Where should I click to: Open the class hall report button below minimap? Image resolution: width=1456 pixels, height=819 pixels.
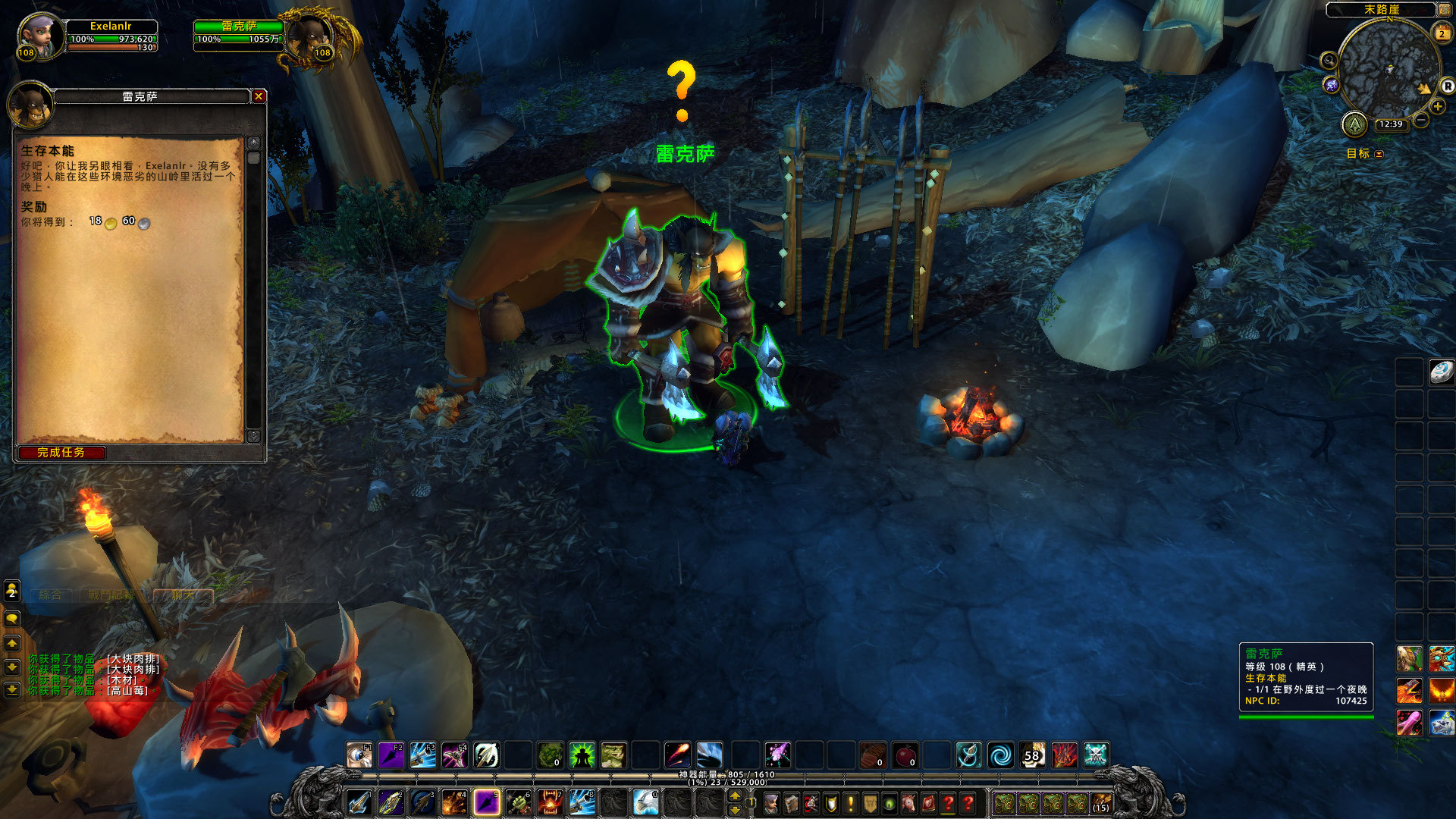pyautogui.click(x=1354, y=124)
